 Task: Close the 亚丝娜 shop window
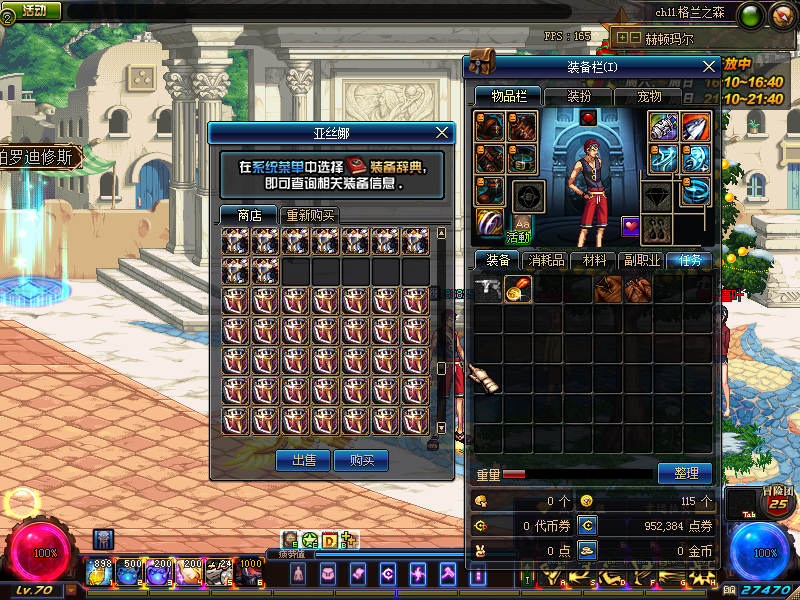pos(443,133)
